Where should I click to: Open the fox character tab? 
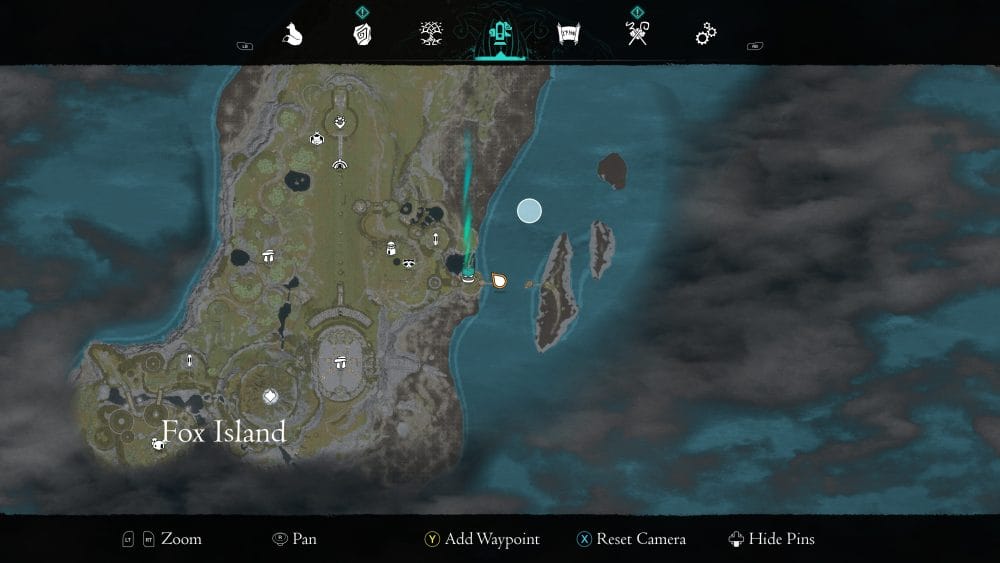294,35
